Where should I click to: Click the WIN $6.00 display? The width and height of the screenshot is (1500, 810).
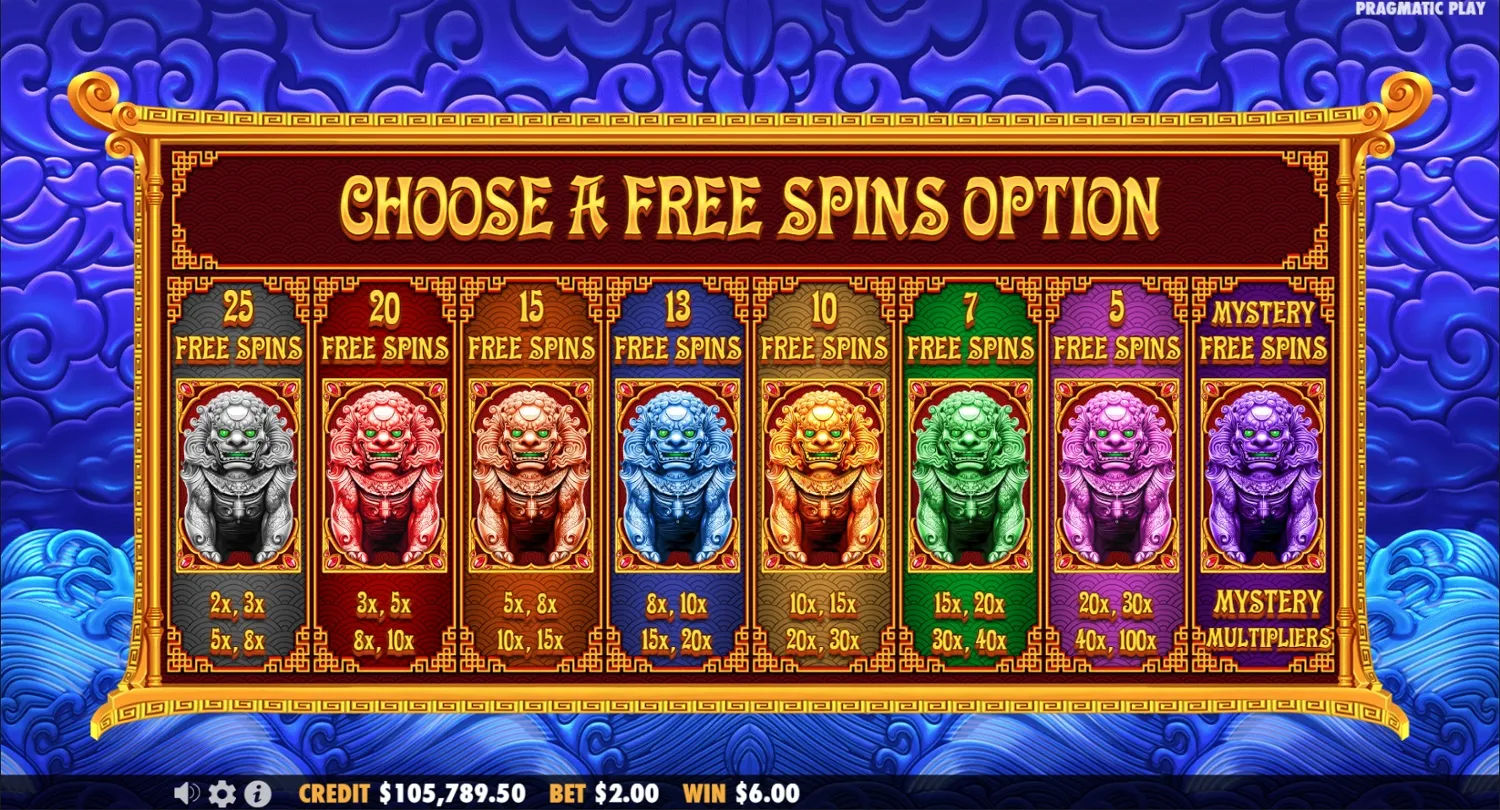click(742, 793)
